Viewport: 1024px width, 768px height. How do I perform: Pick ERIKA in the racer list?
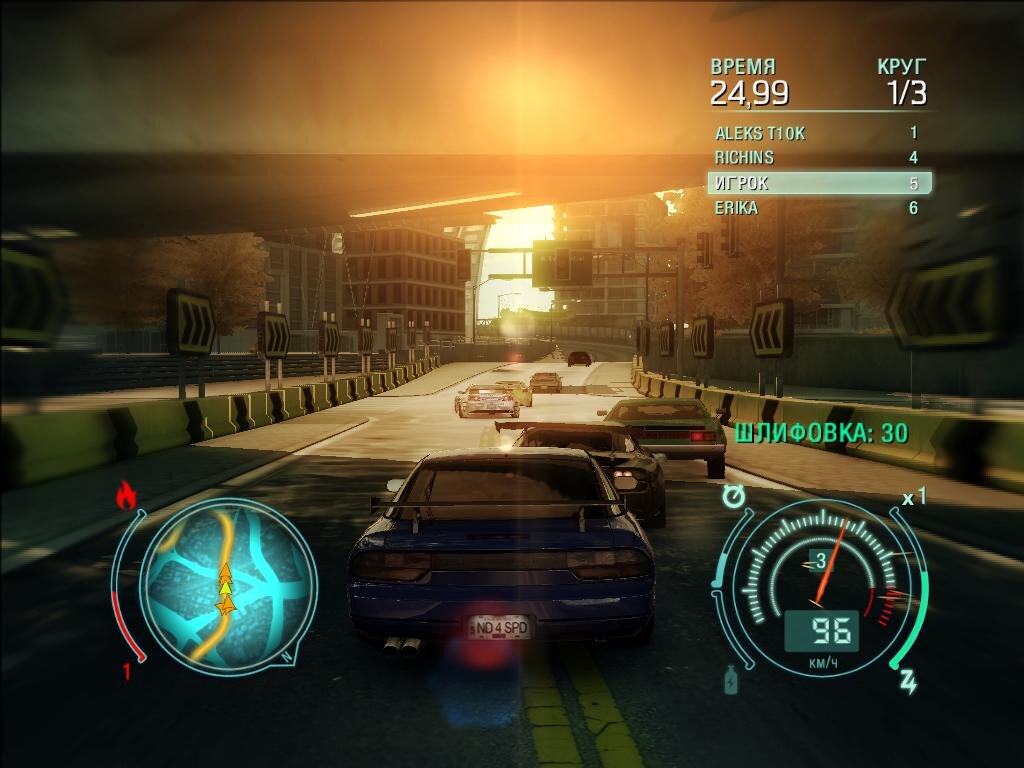tap(818, 208)
